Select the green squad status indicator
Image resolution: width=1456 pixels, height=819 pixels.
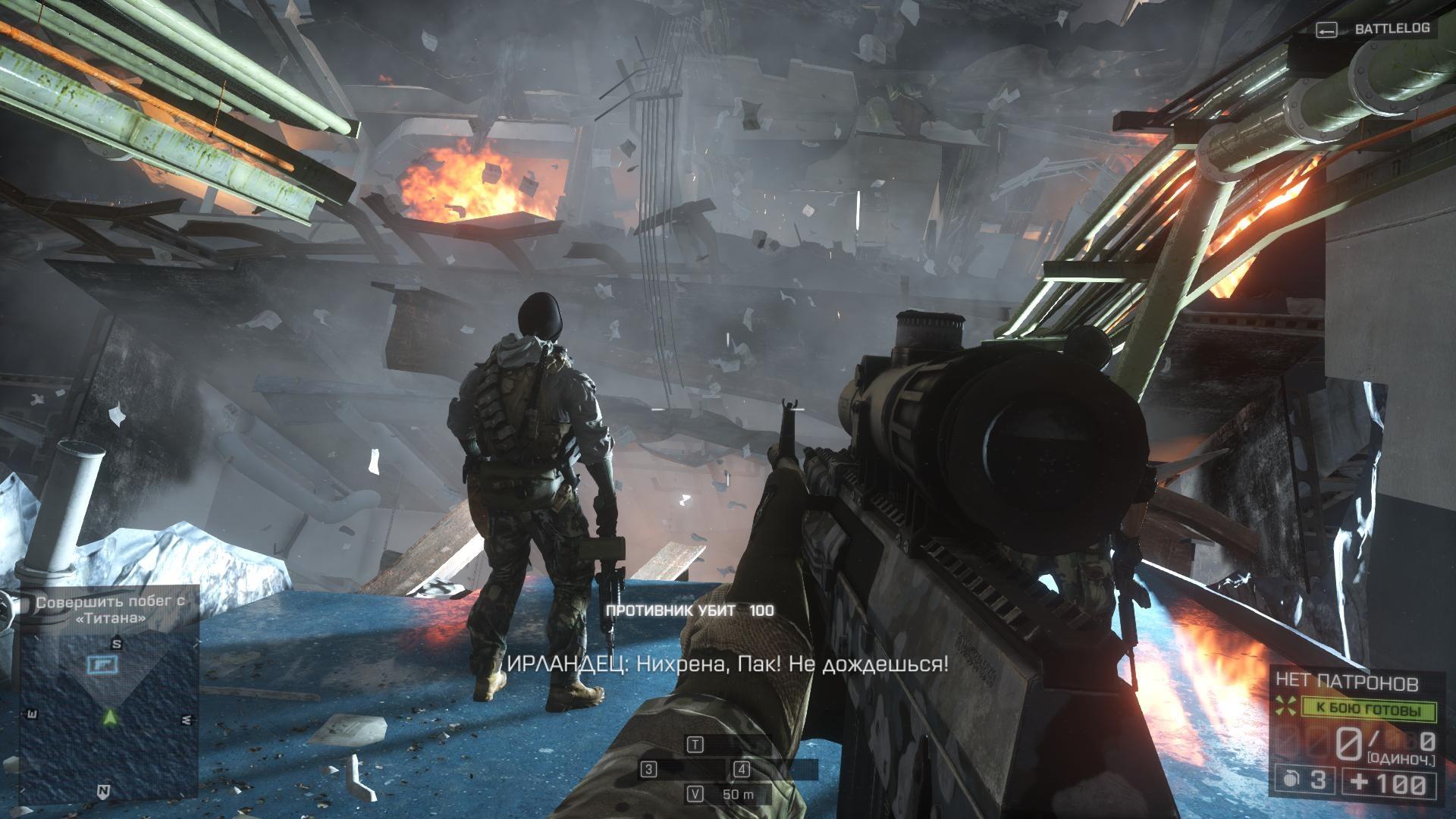pyautogui.click(x=1370, y=711)
